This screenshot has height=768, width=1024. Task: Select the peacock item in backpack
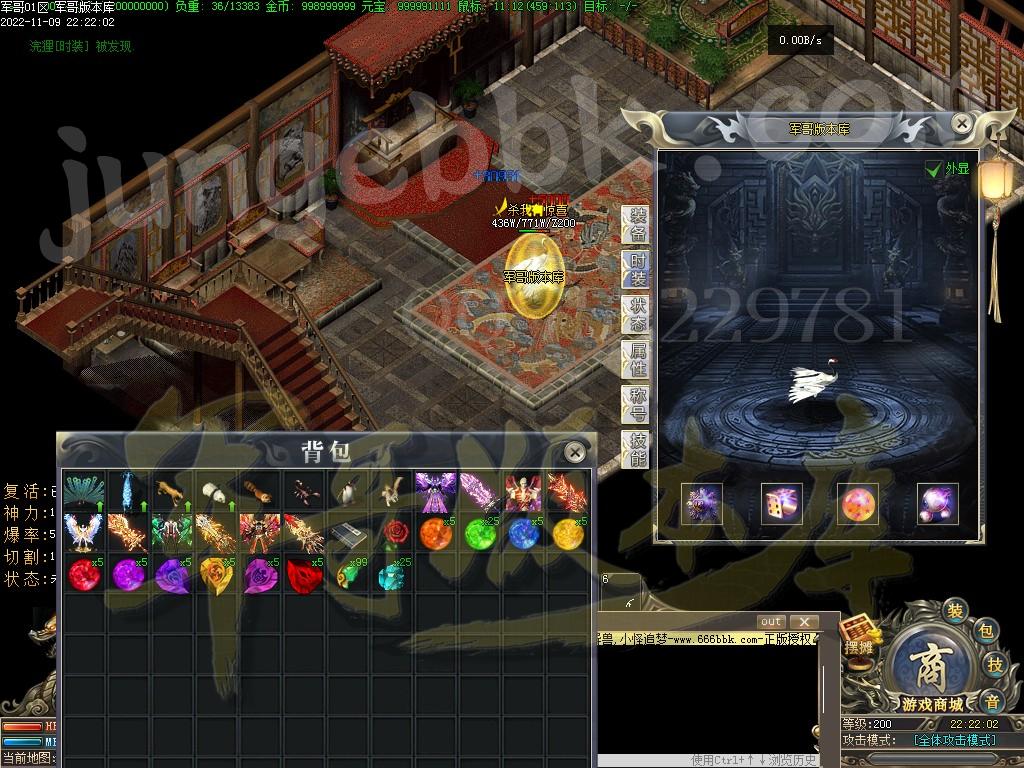[x=83, y=491]
